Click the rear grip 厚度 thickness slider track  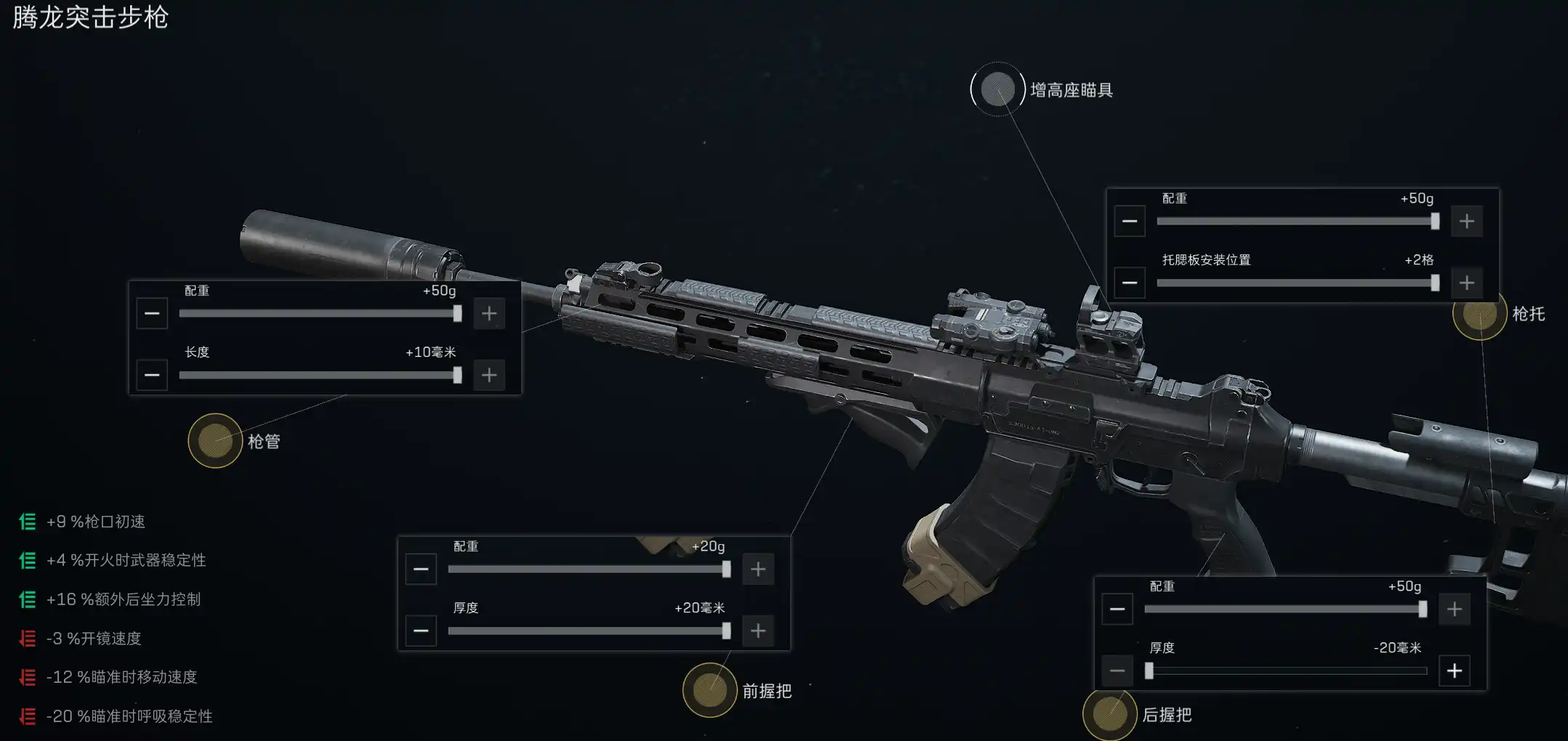point(1285,671)
